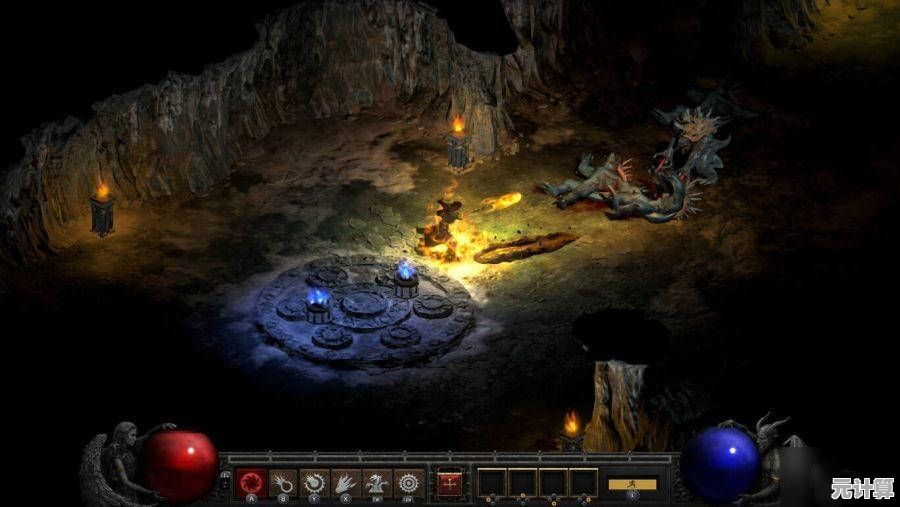Select the claw hand skill
900x507 pixels.
pos(346,483)
